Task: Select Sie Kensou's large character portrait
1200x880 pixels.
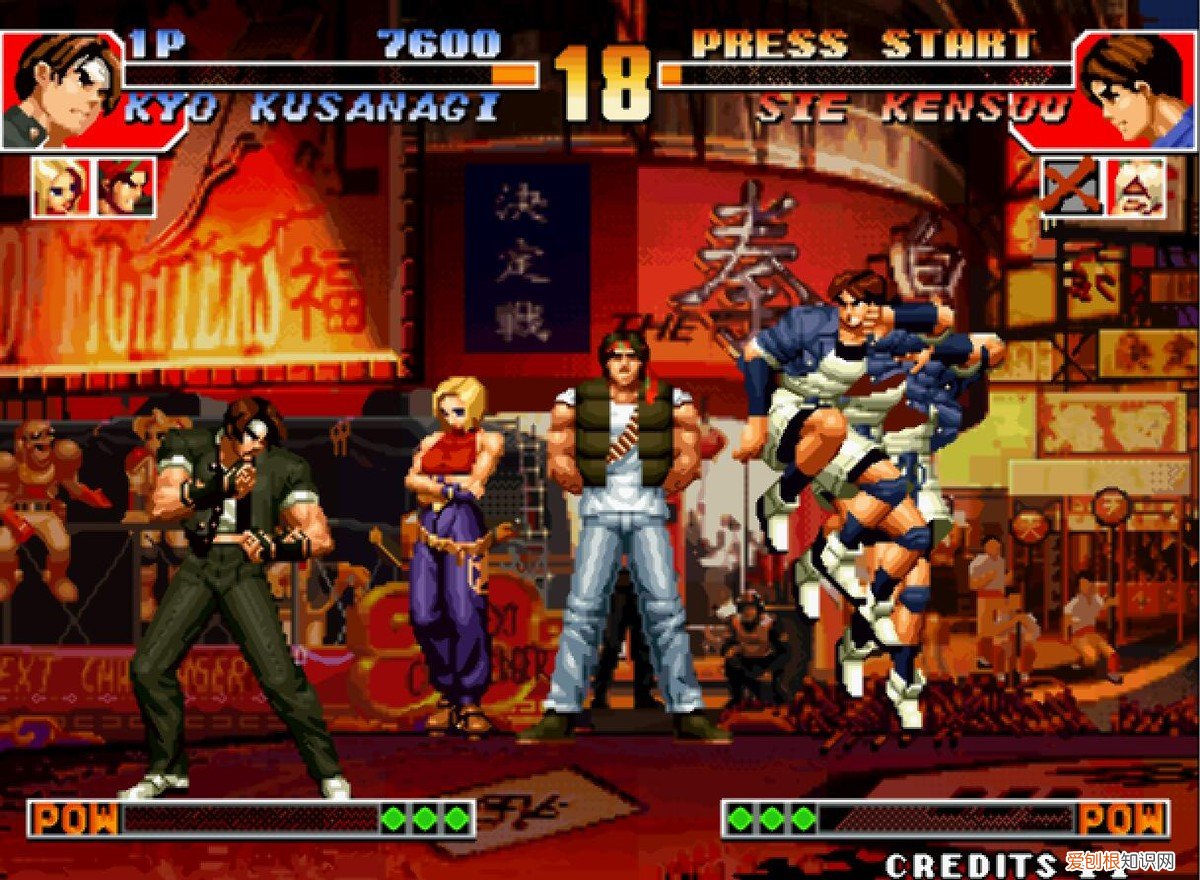Action: point(1137,90)
